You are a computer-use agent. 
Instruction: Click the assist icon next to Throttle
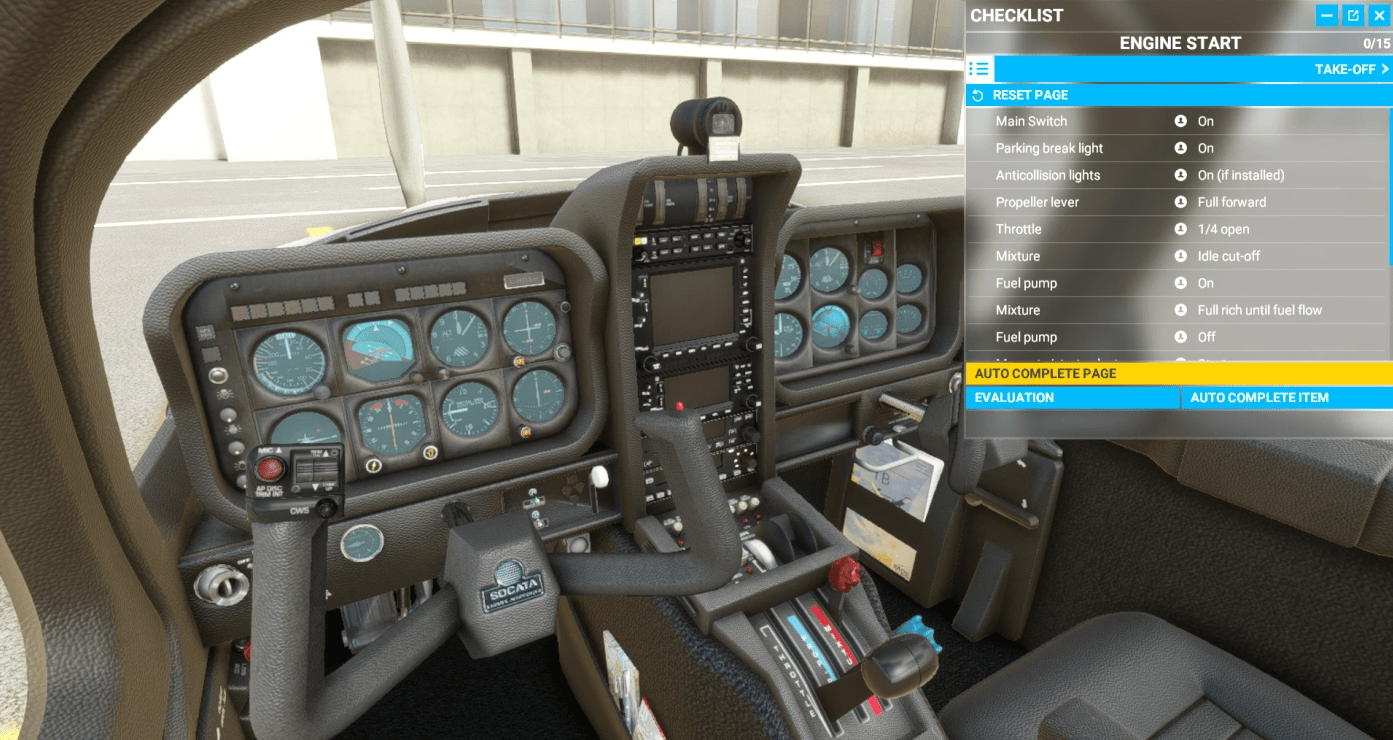pyautogui.click(x=1181, y=229)
